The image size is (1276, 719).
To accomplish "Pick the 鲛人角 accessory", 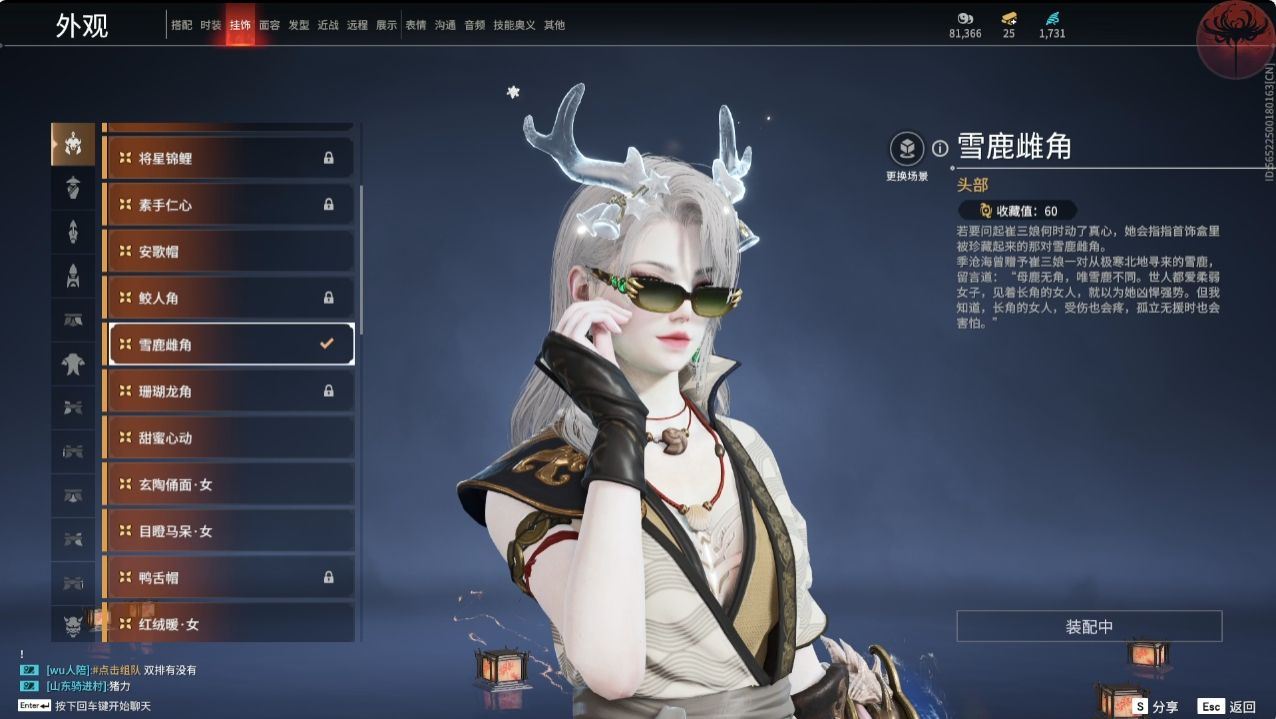I will click(x=228, y=298).
